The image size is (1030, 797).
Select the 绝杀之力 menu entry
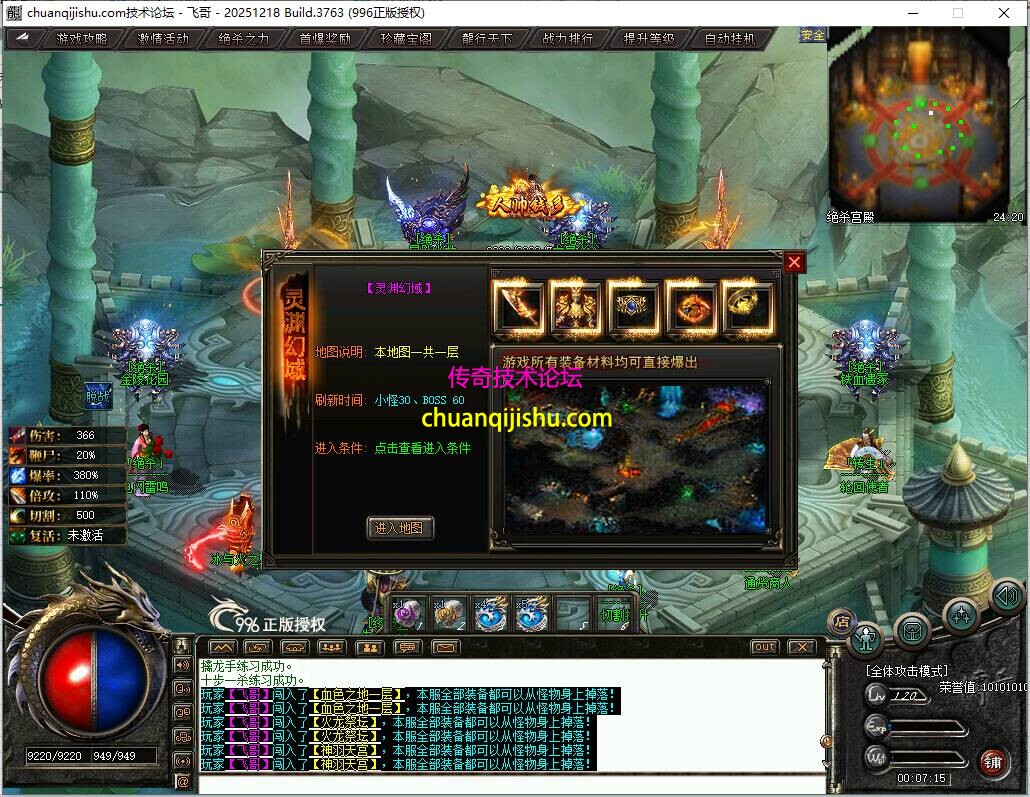tap(243, 39)
